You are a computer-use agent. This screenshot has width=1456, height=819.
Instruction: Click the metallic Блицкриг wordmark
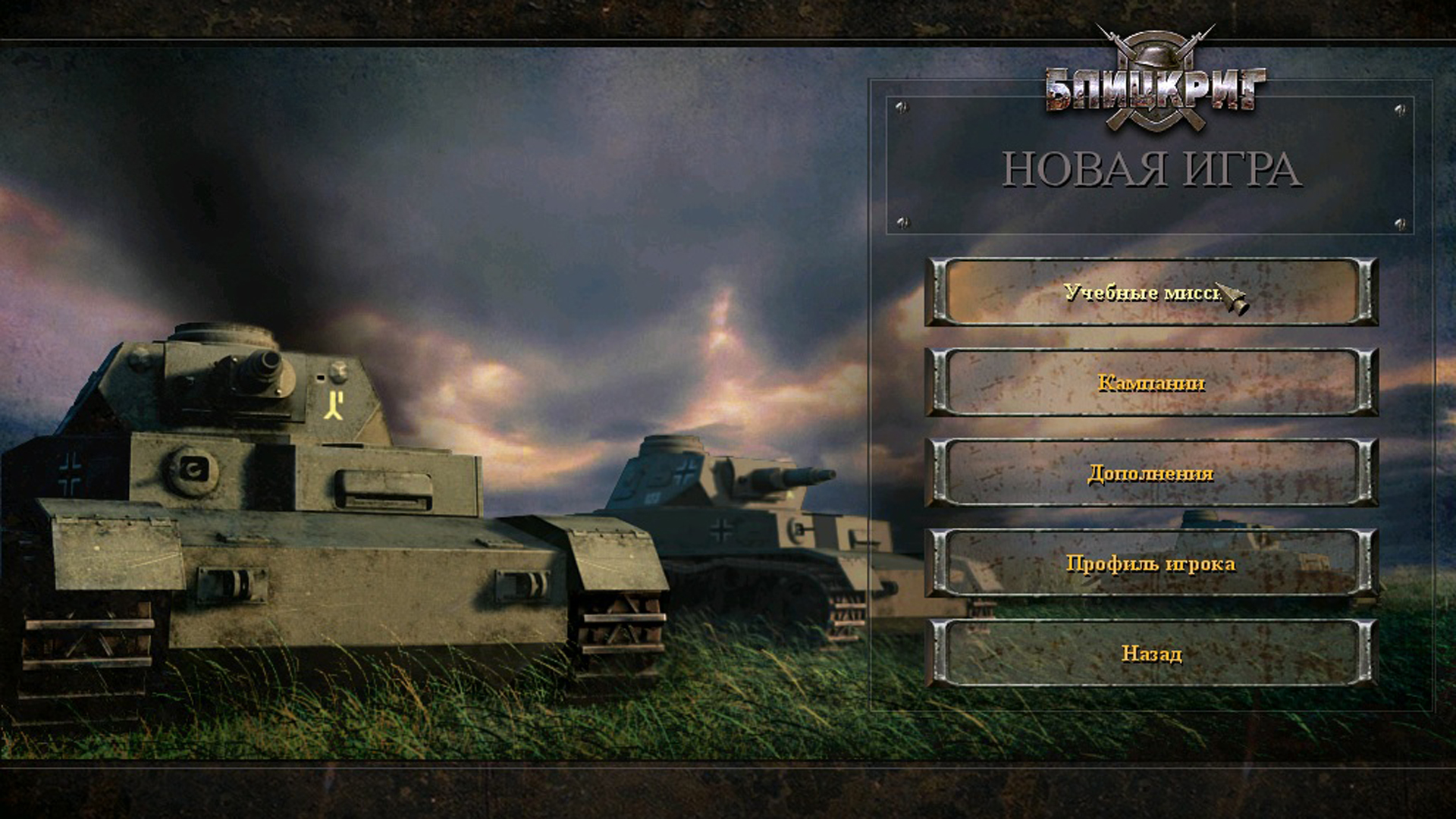[1156, 86]
